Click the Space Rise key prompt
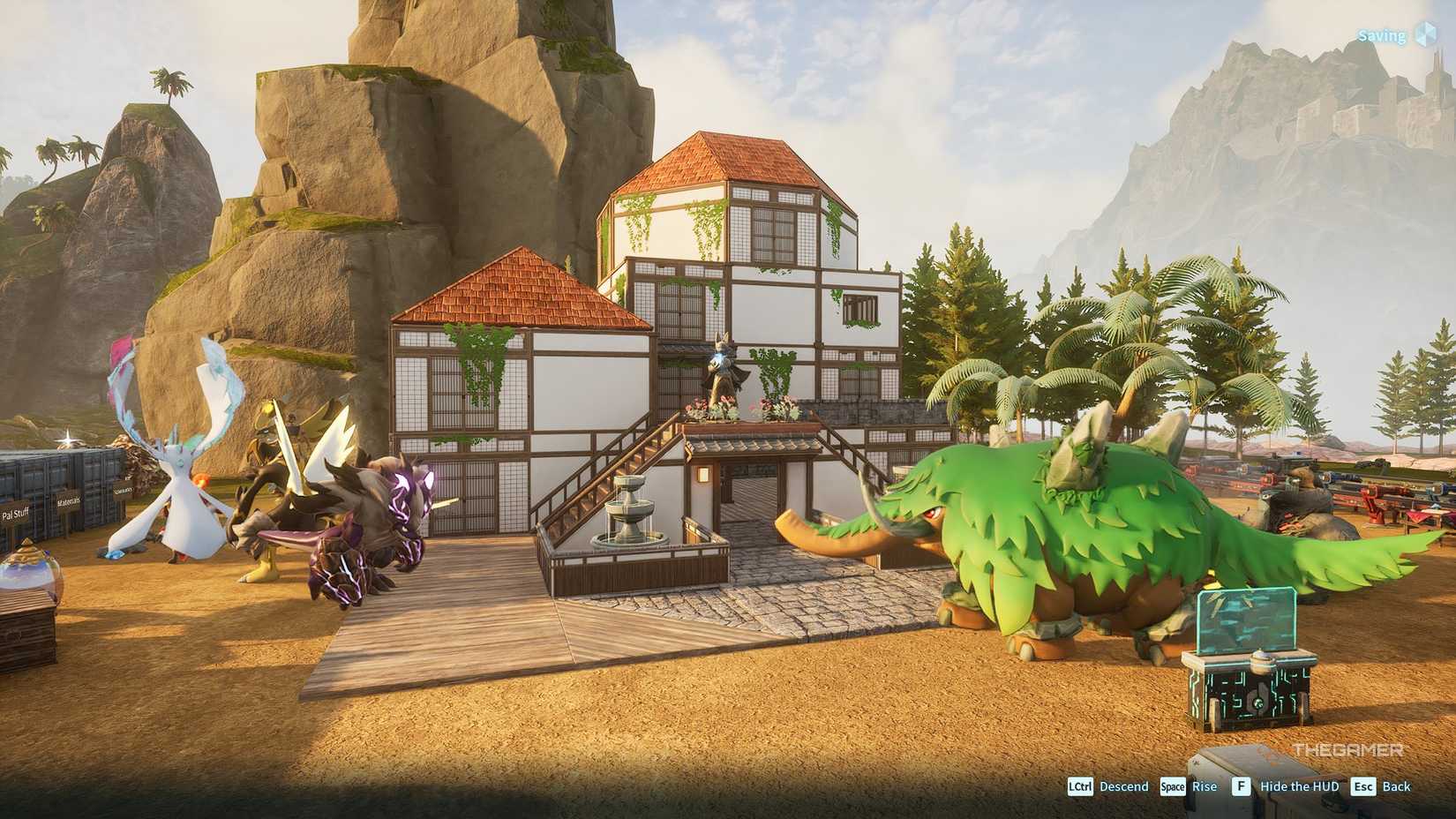 coord(1174,785)
